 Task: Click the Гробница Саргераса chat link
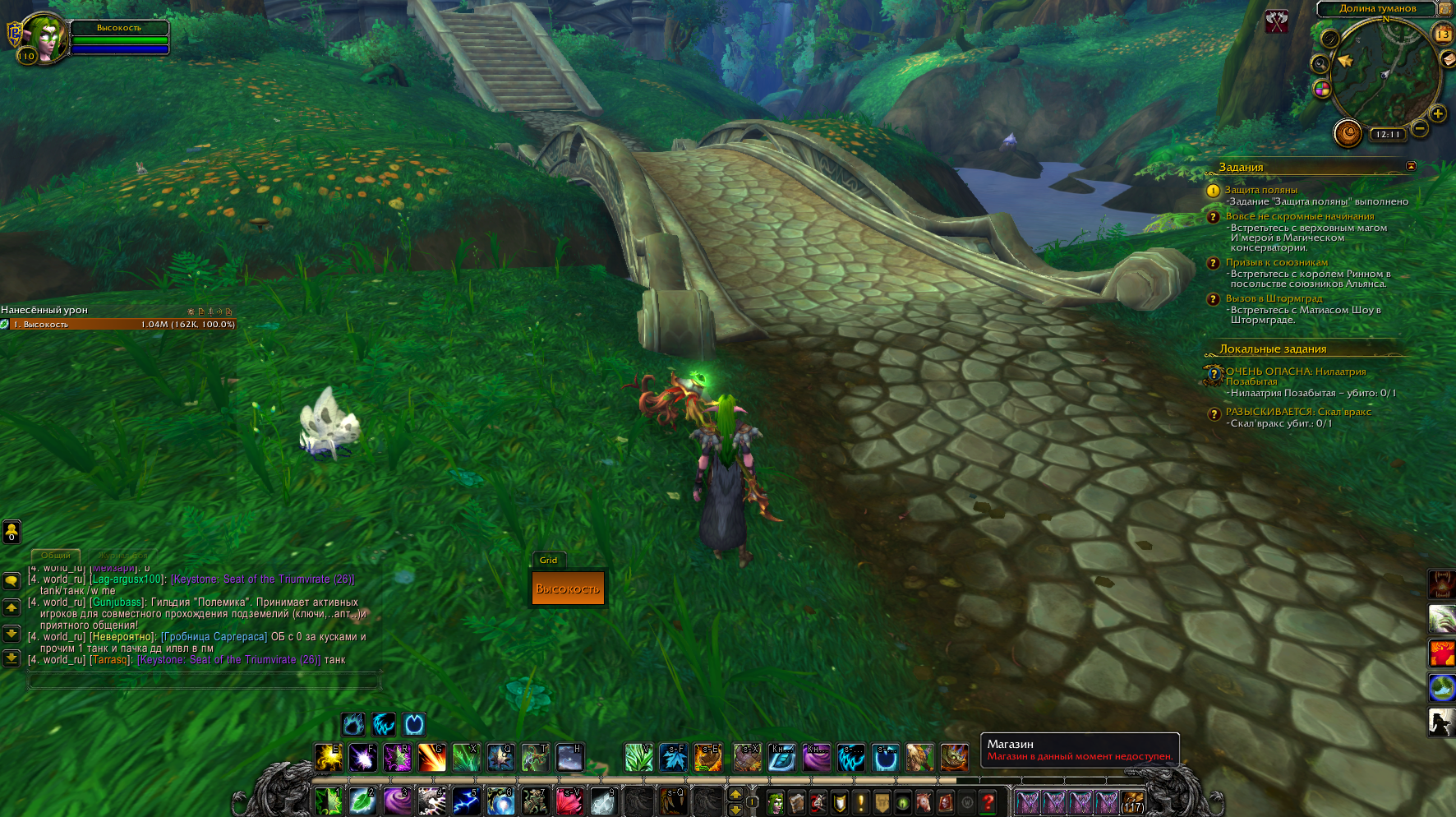click(x=214, y=637)
